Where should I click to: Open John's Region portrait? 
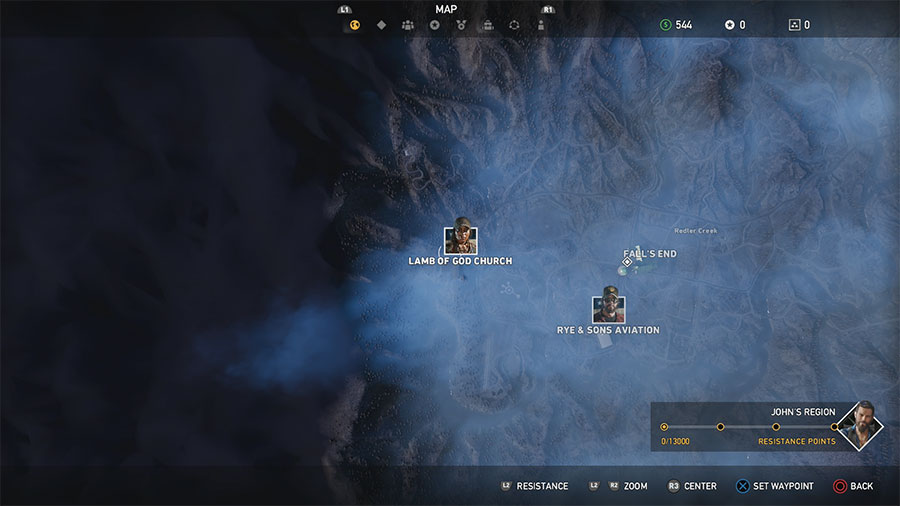coord(859,427)
